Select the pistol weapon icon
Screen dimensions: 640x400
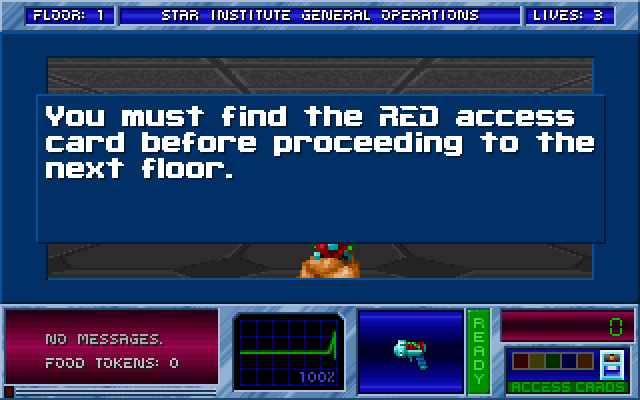[x=410, y=353]
